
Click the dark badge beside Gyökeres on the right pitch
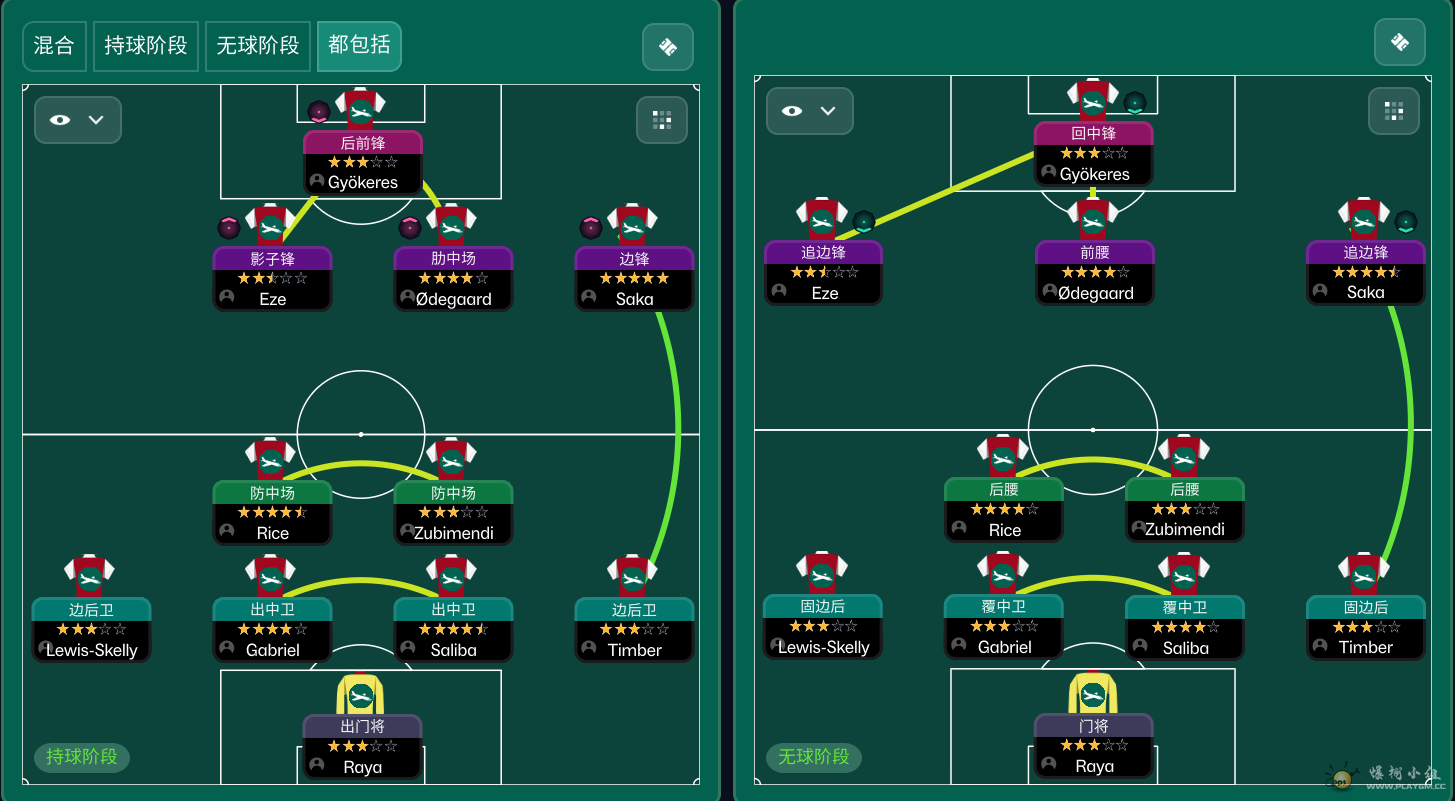1133,100
